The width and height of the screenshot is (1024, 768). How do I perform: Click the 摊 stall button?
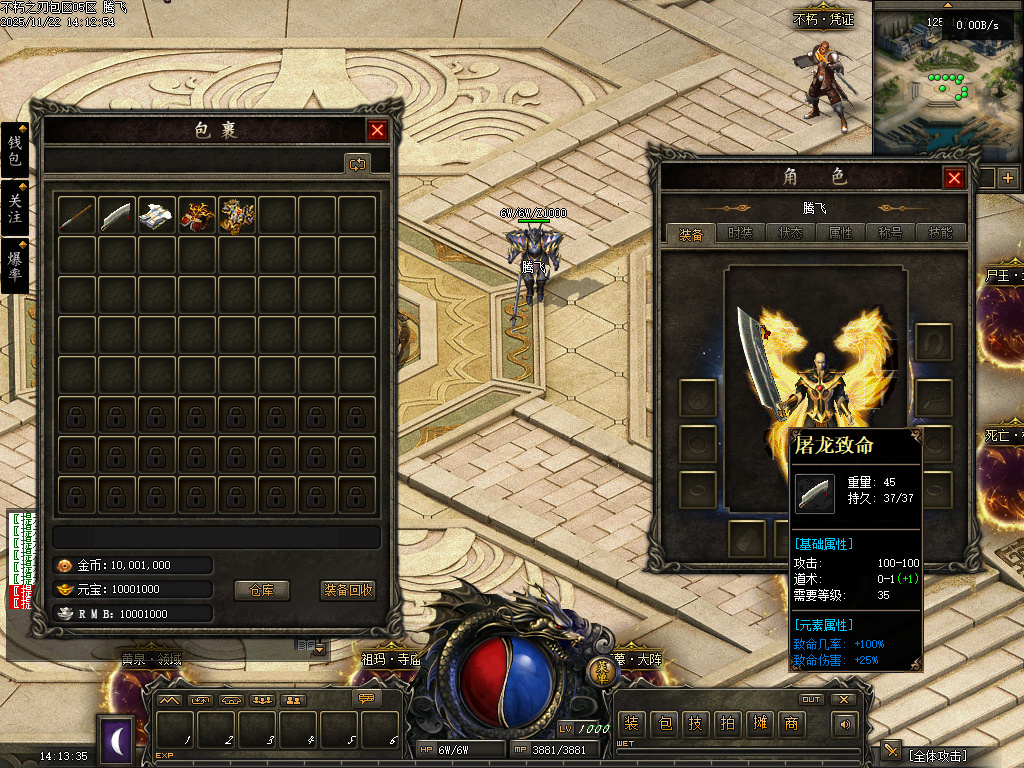pyautogui.click(x=759, y=723)
